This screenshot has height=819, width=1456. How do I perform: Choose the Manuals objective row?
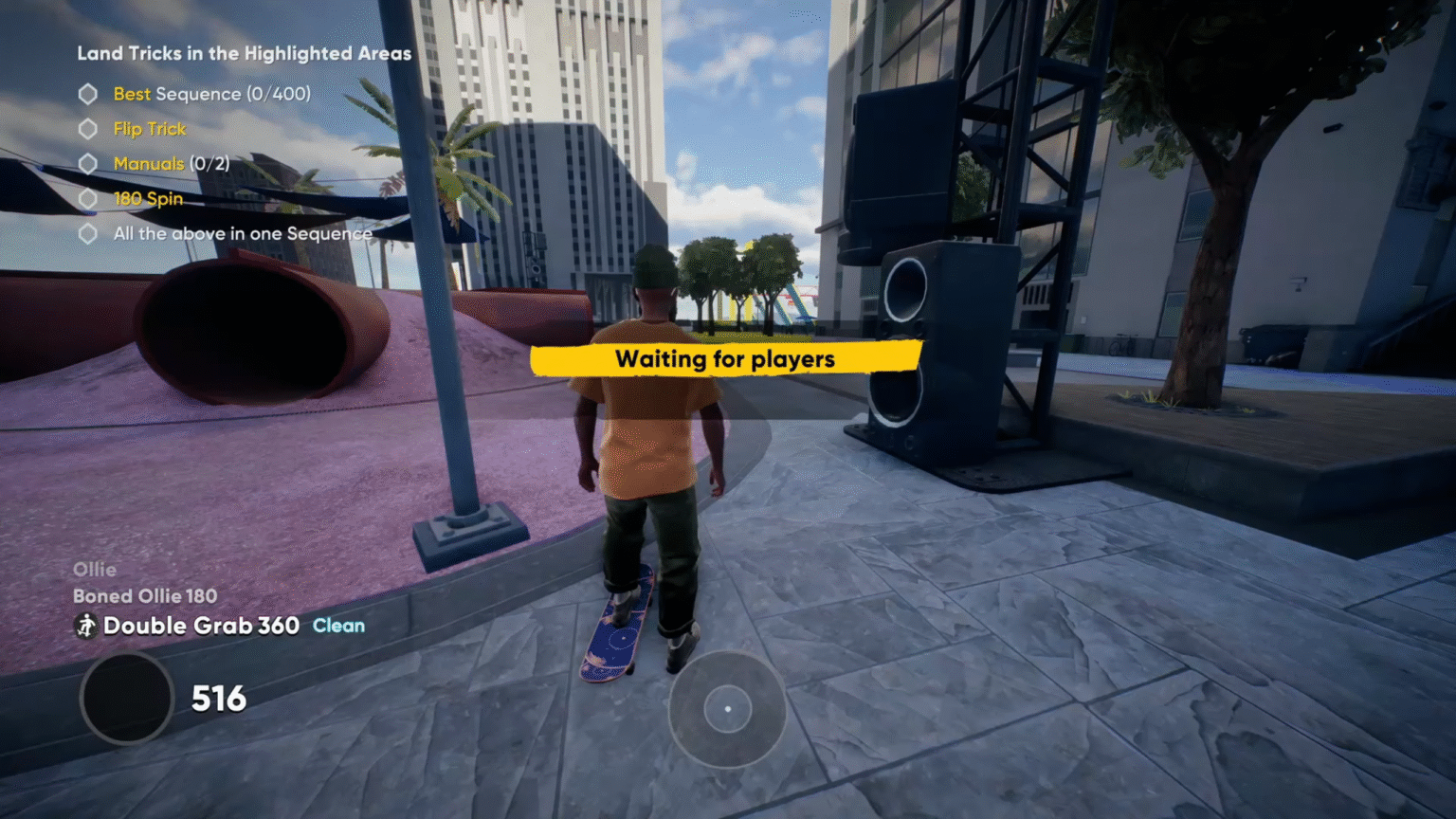point(171,164)
